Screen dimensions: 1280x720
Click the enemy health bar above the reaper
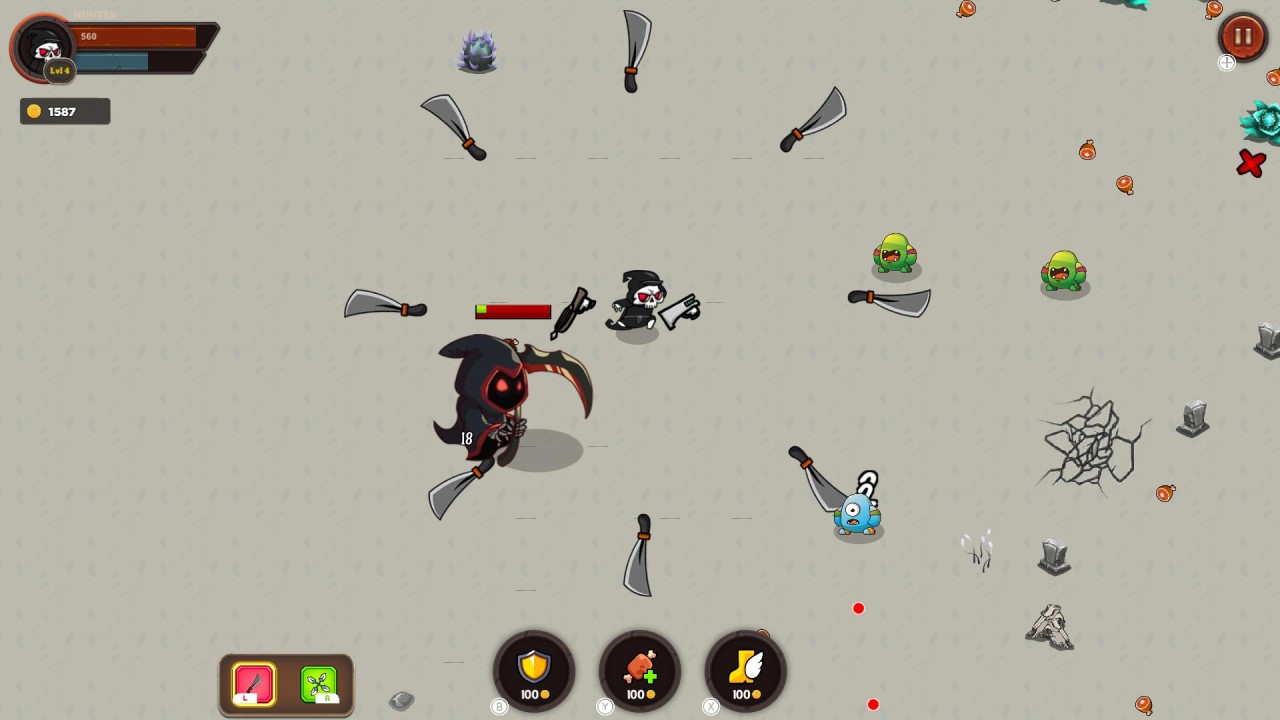click(x=512, y=311)
